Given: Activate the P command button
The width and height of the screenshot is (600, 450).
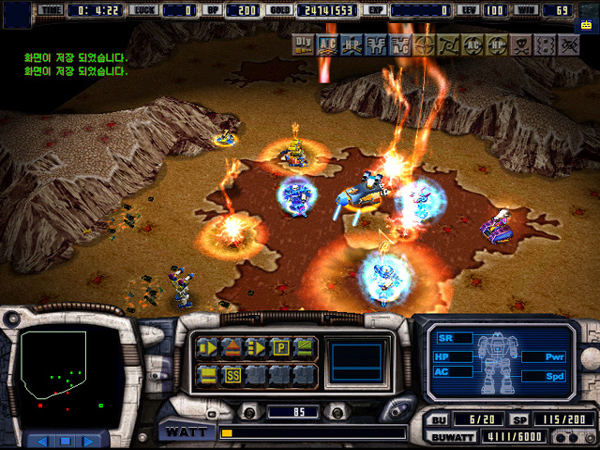Looking at the screenshot, I should 280,348.
